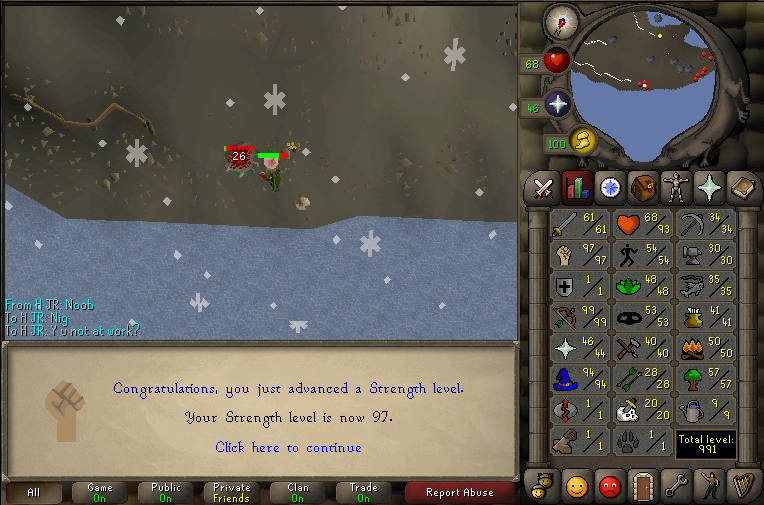Choose the Woodcutting skill tile
Image resolution: width=764 pixels, height=505 pixels.
click(706, 380)
